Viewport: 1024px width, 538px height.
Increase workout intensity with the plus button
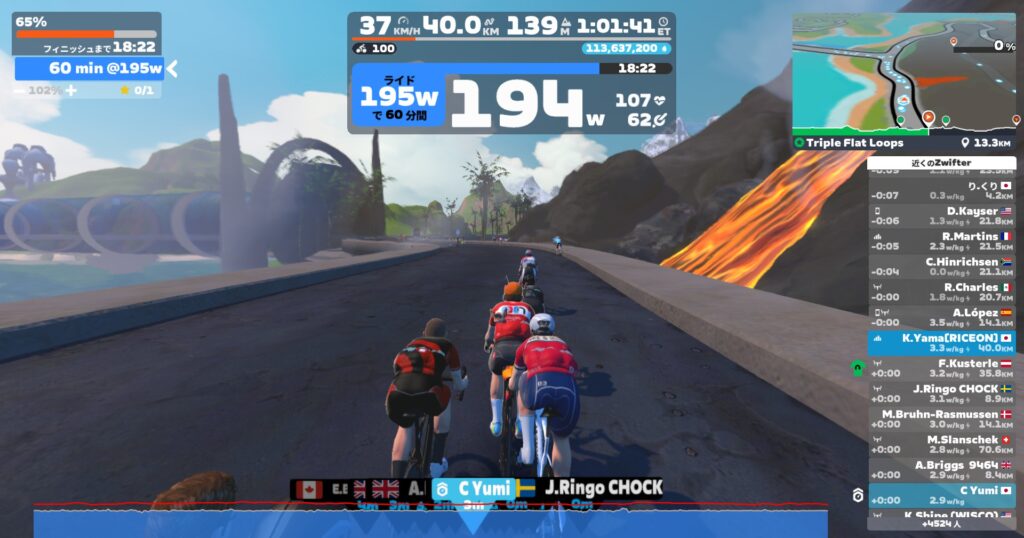point(71,90)
